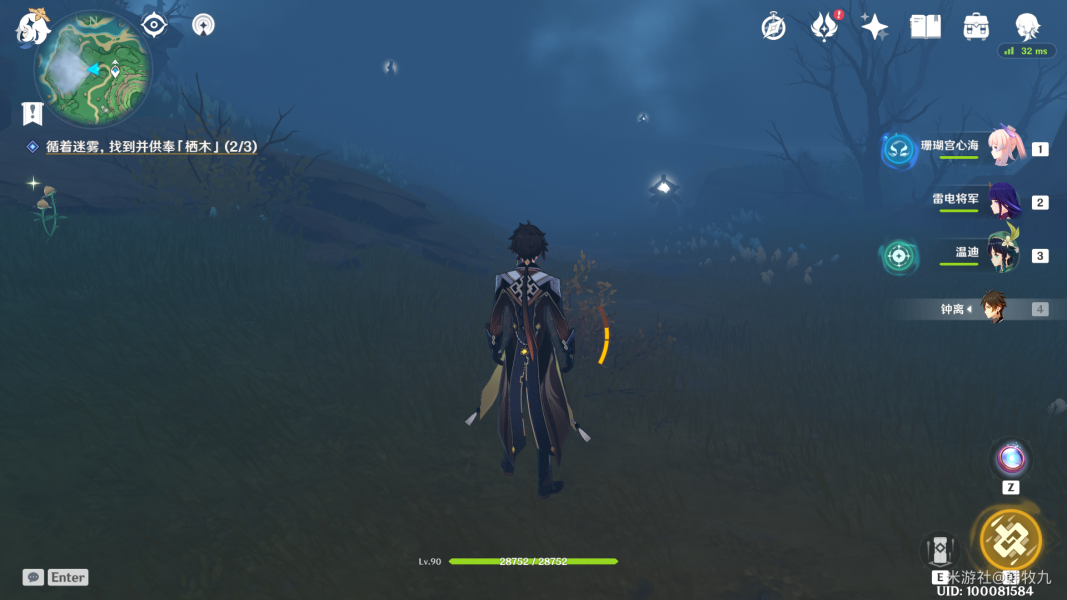Cast Zhongli's stone pillar elemental skill
The image size is (1067, 600).
(940, 551)
